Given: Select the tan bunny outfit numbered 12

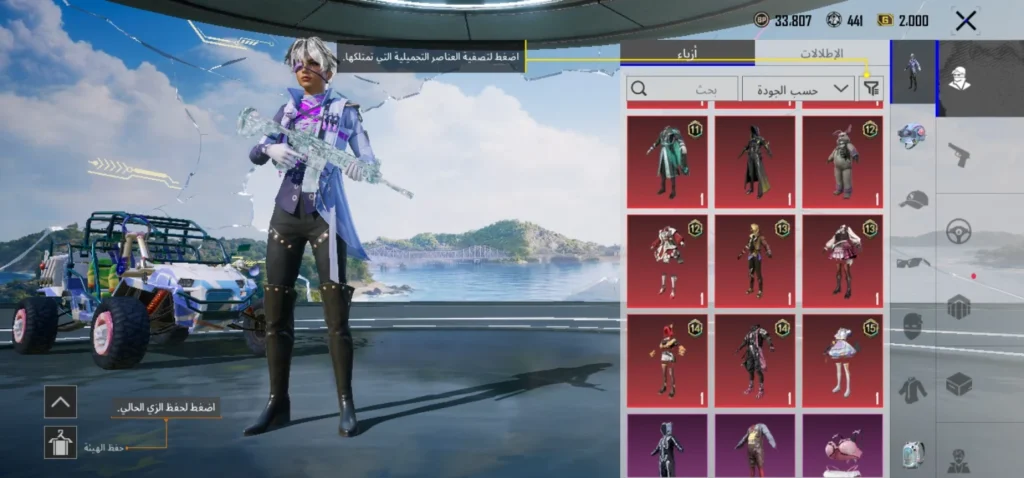Looking at the screenshot, I should tap(842, 161).
